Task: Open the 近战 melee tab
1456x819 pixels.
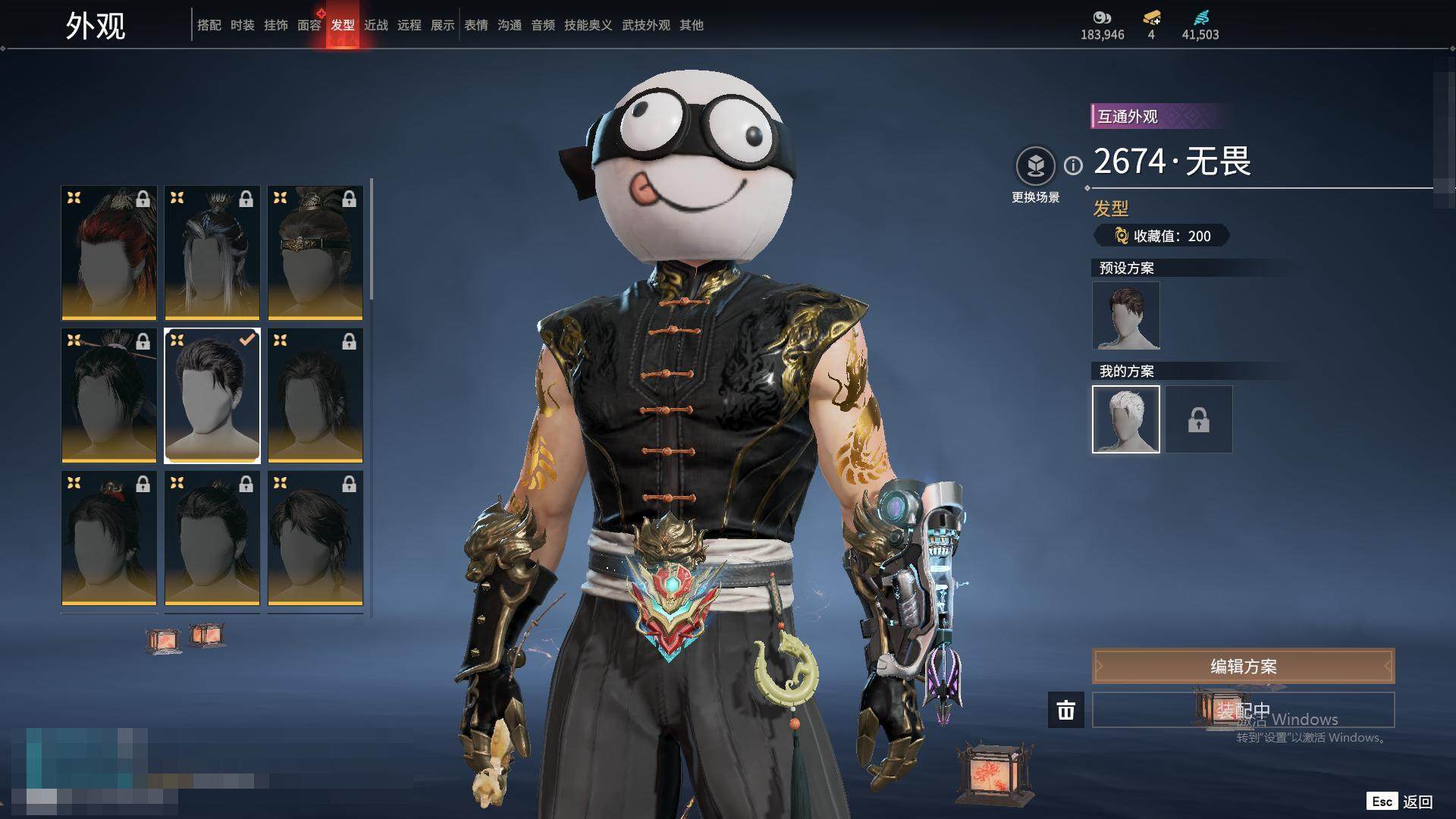Action: coord(375,25)
